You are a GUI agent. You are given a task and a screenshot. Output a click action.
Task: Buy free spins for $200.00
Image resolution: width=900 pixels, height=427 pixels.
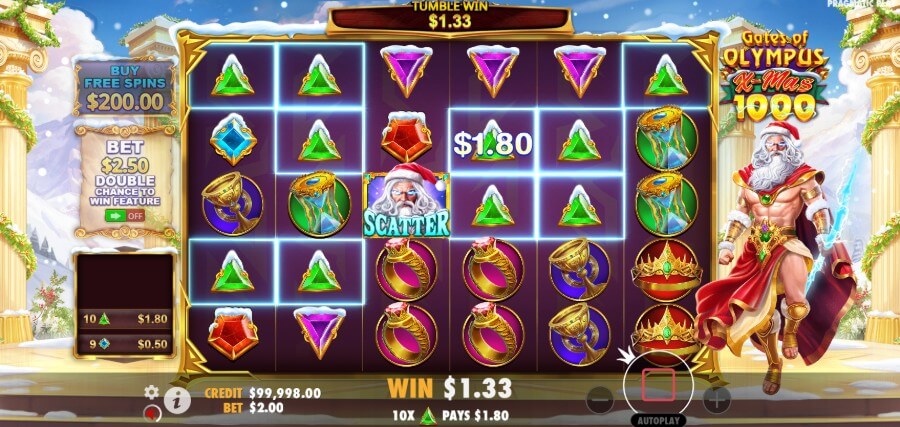click(124, 88)
